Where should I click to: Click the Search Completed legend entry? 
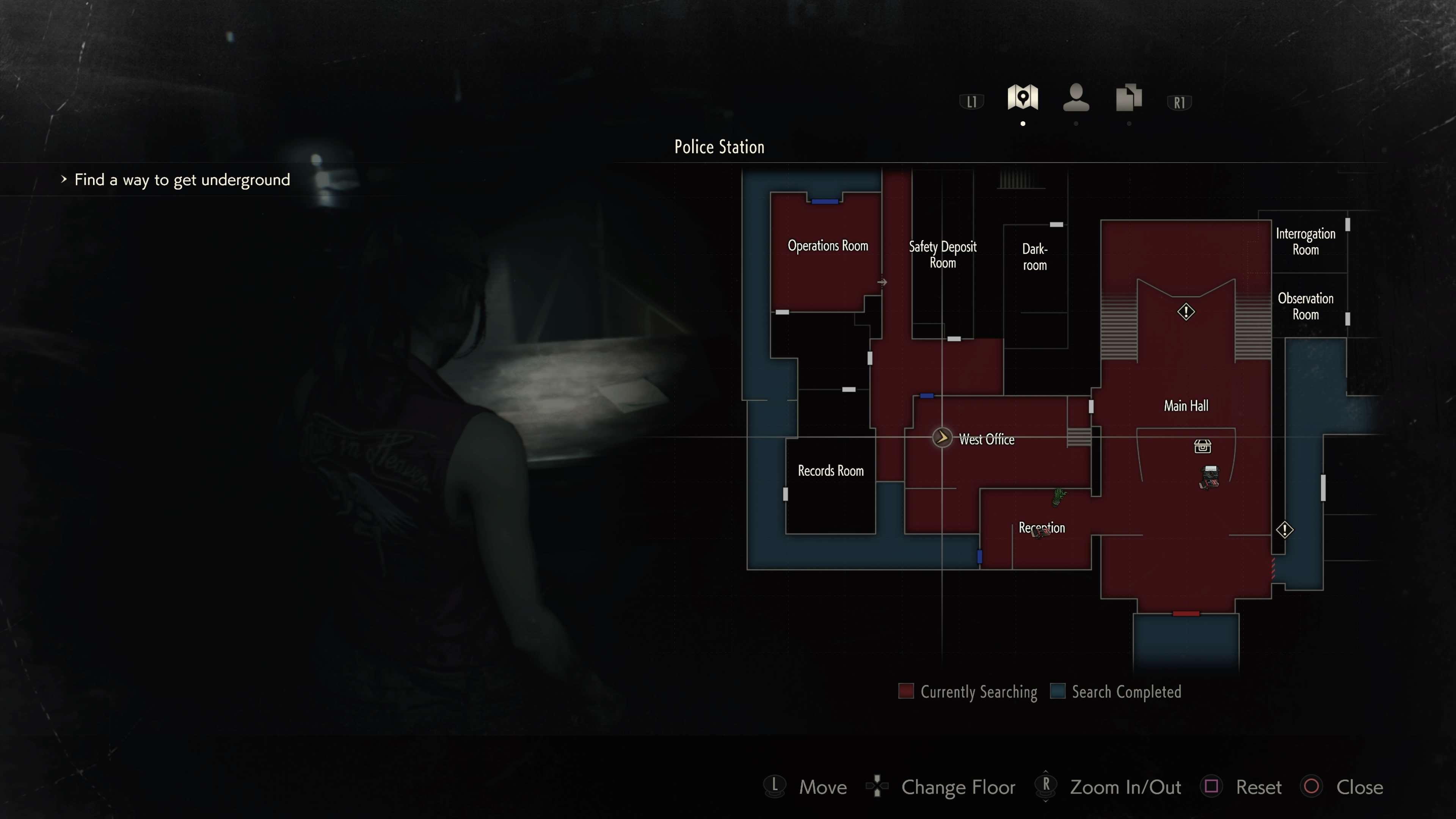[1116, 692]
